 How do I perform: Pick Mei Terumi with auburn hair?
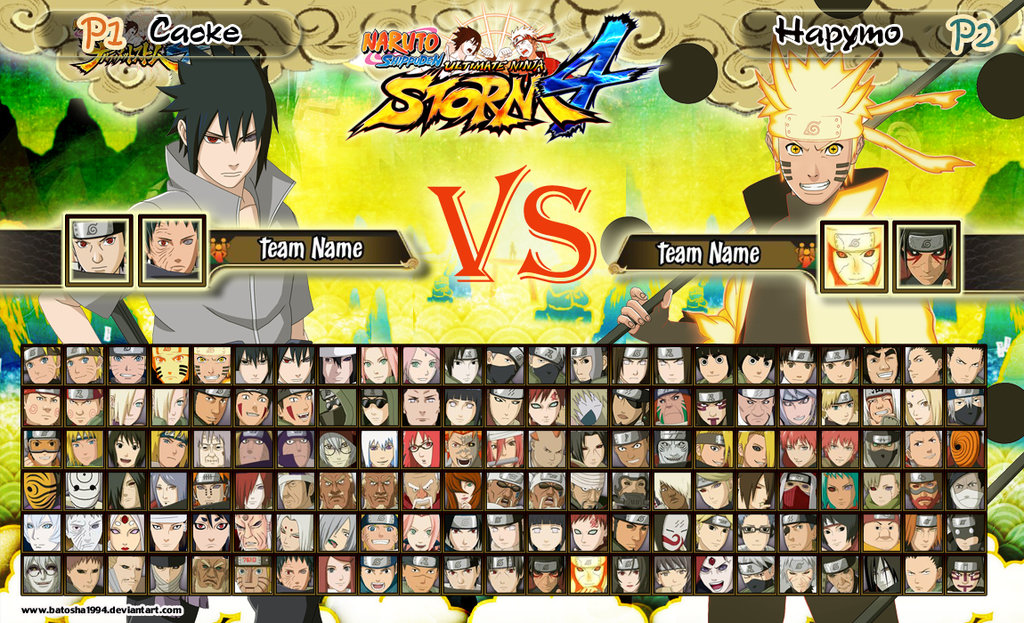click(462, 491)
